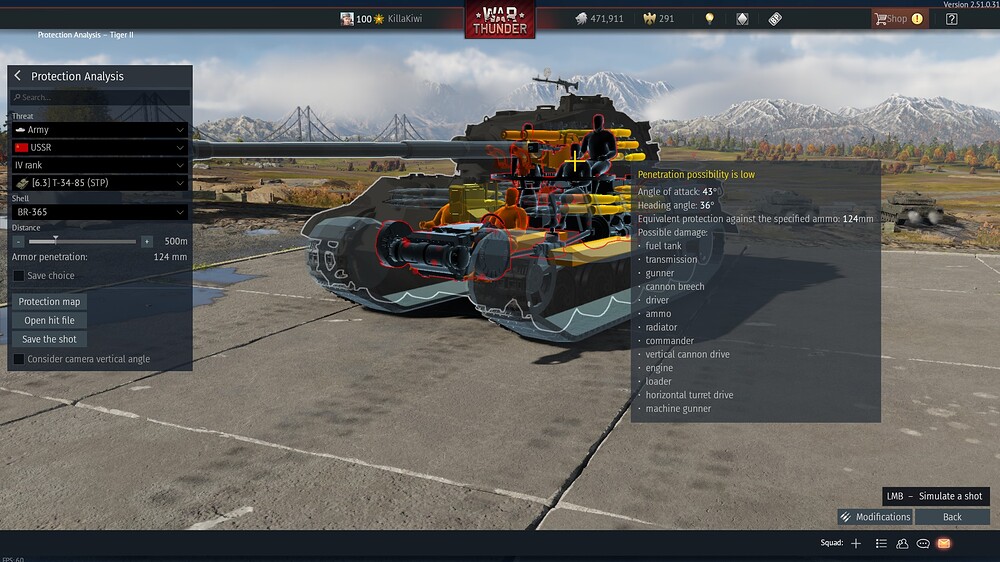Open the Army threat type dropdown

click(x=100, y=130)
